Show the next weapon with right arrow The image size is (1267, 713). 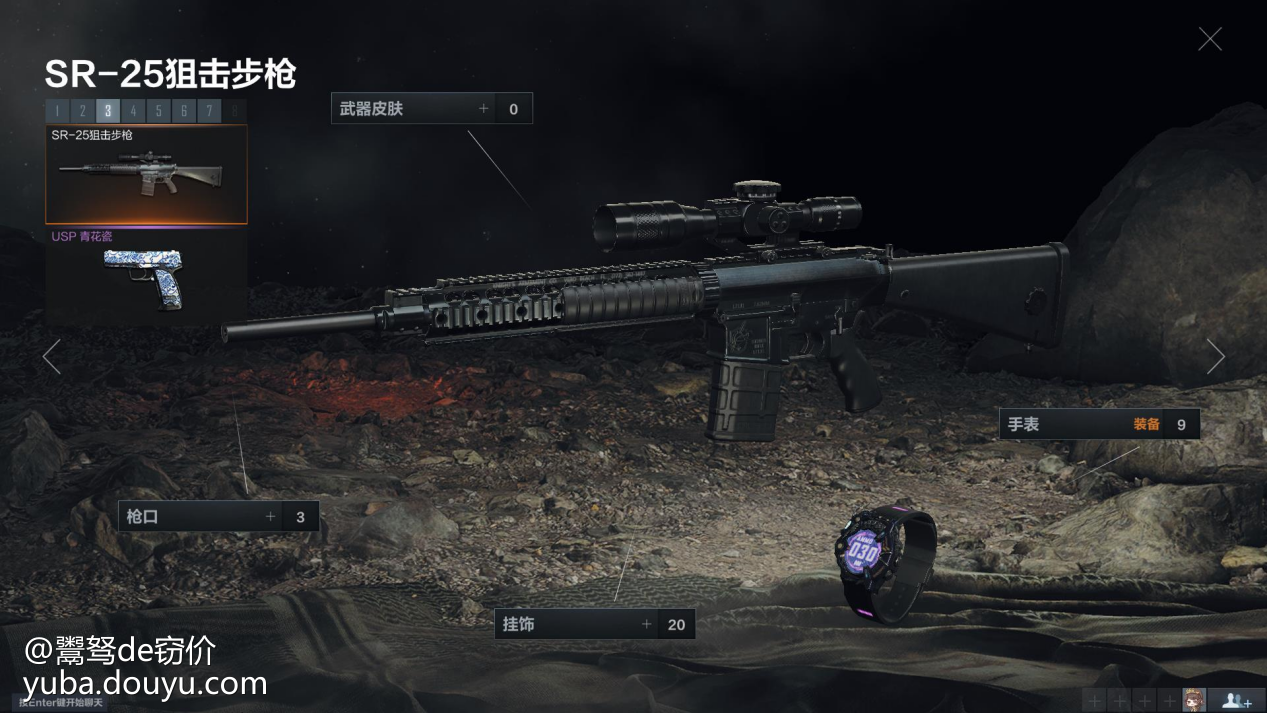click(1215, 357)
